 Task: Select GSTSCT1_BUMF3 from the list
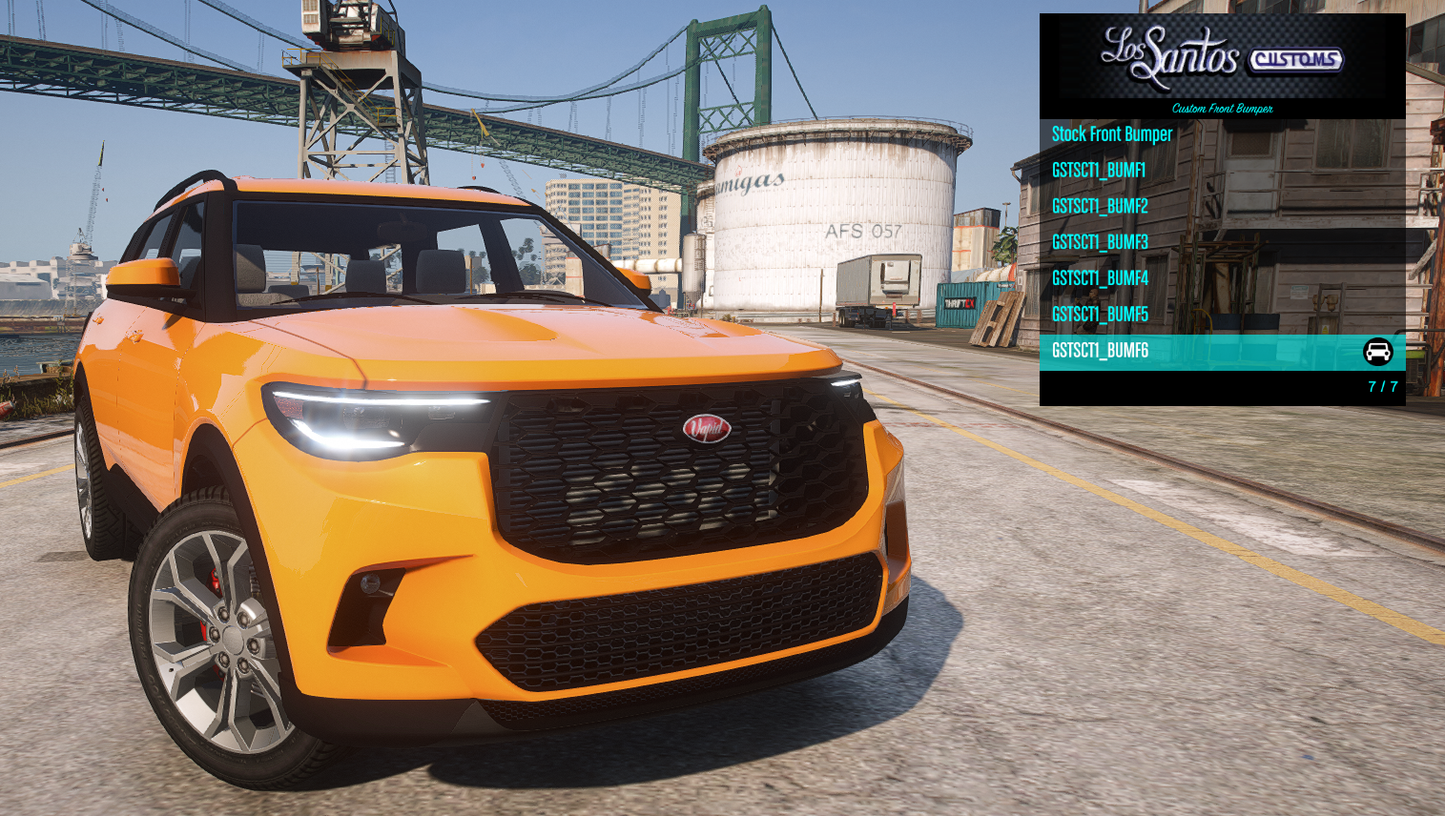point(1100,243)
